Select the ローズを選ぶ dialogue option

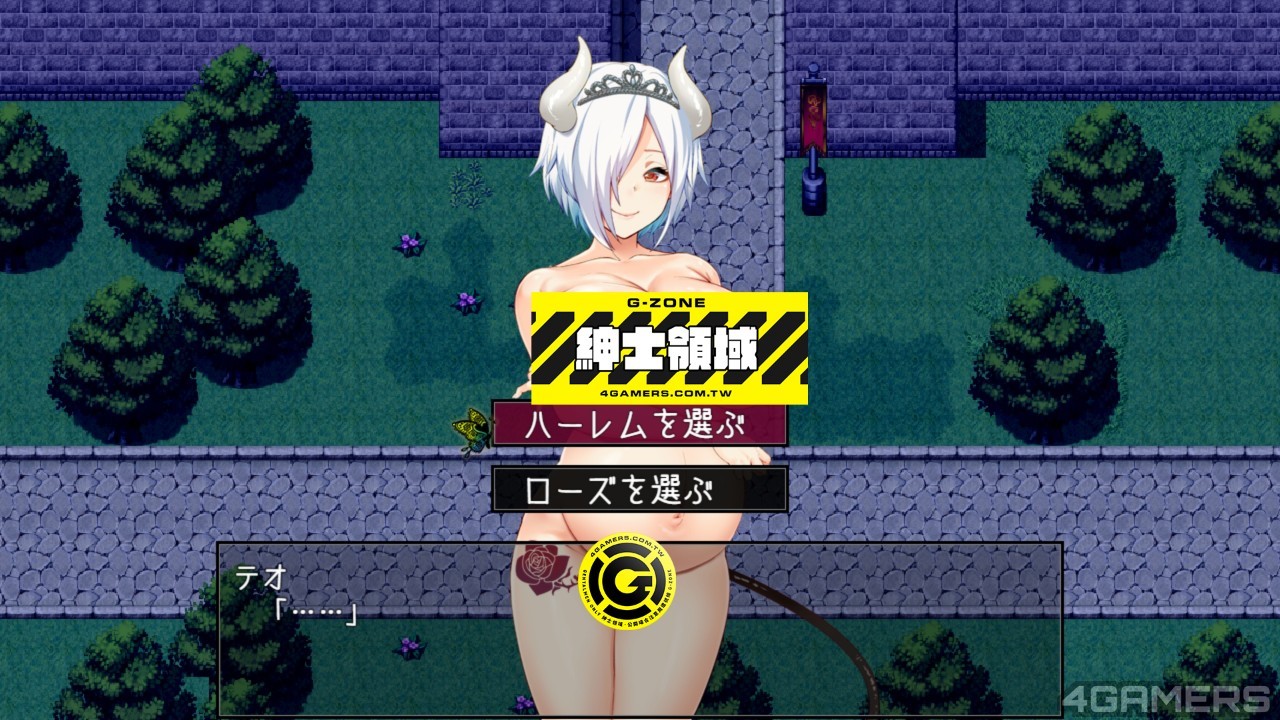click(x=639, y=490)
